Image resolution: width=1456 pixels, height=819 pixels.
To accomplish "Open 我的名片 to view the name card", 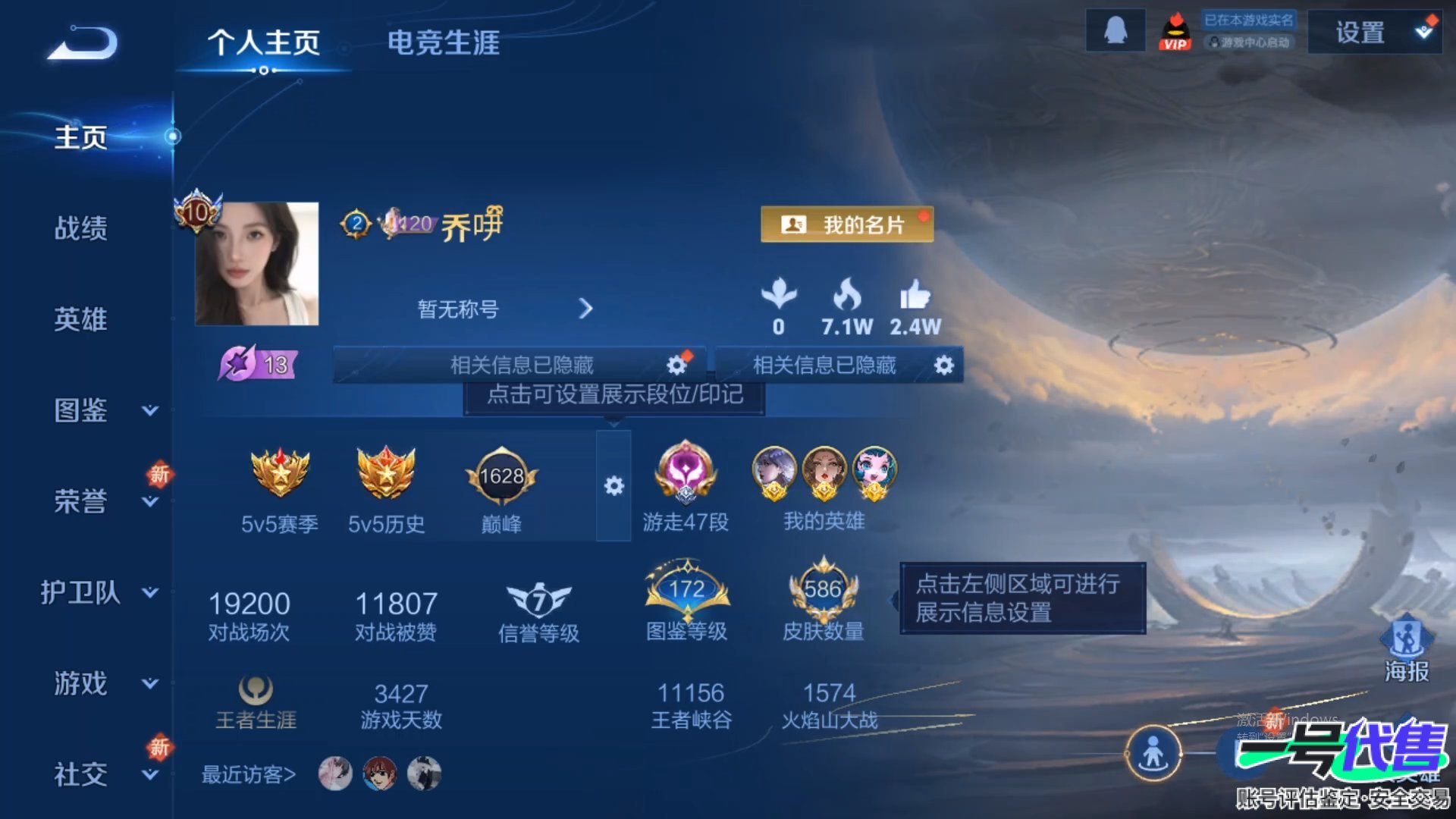I will click(846, 224).
